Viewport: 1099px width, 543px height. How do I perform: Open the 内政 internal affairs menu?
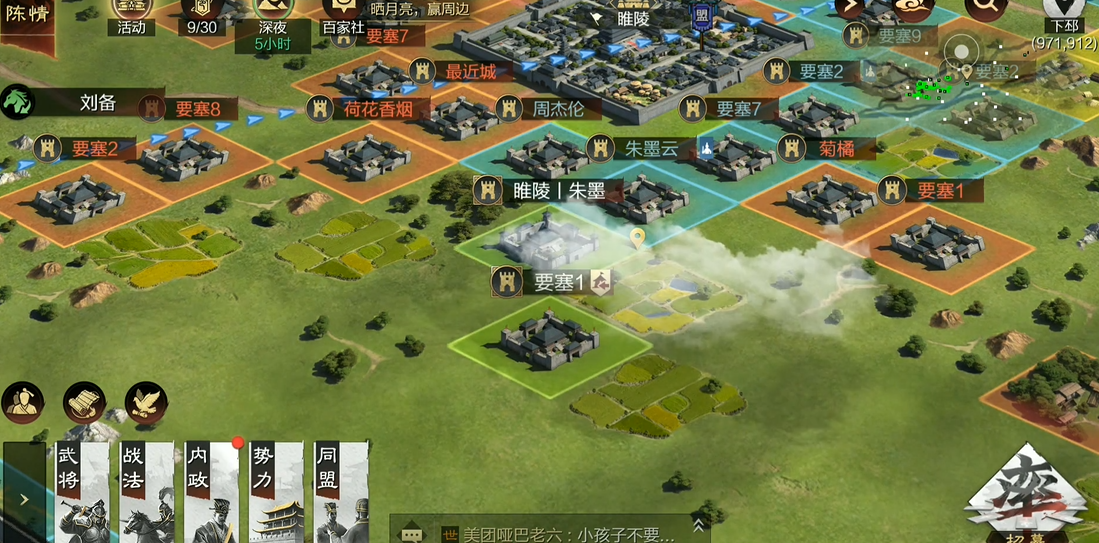pos(210,492)
